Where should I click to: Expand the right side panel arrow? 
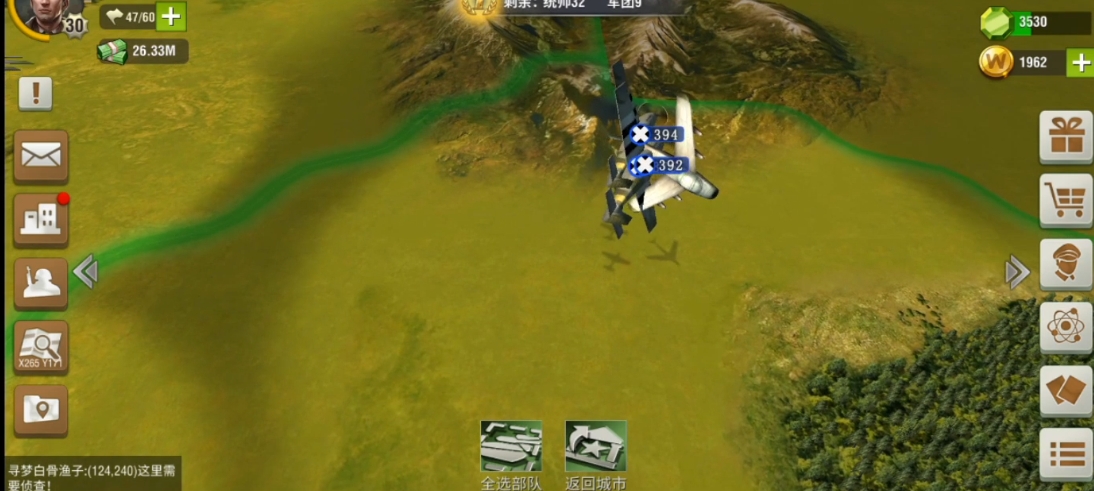[1016, 271]
